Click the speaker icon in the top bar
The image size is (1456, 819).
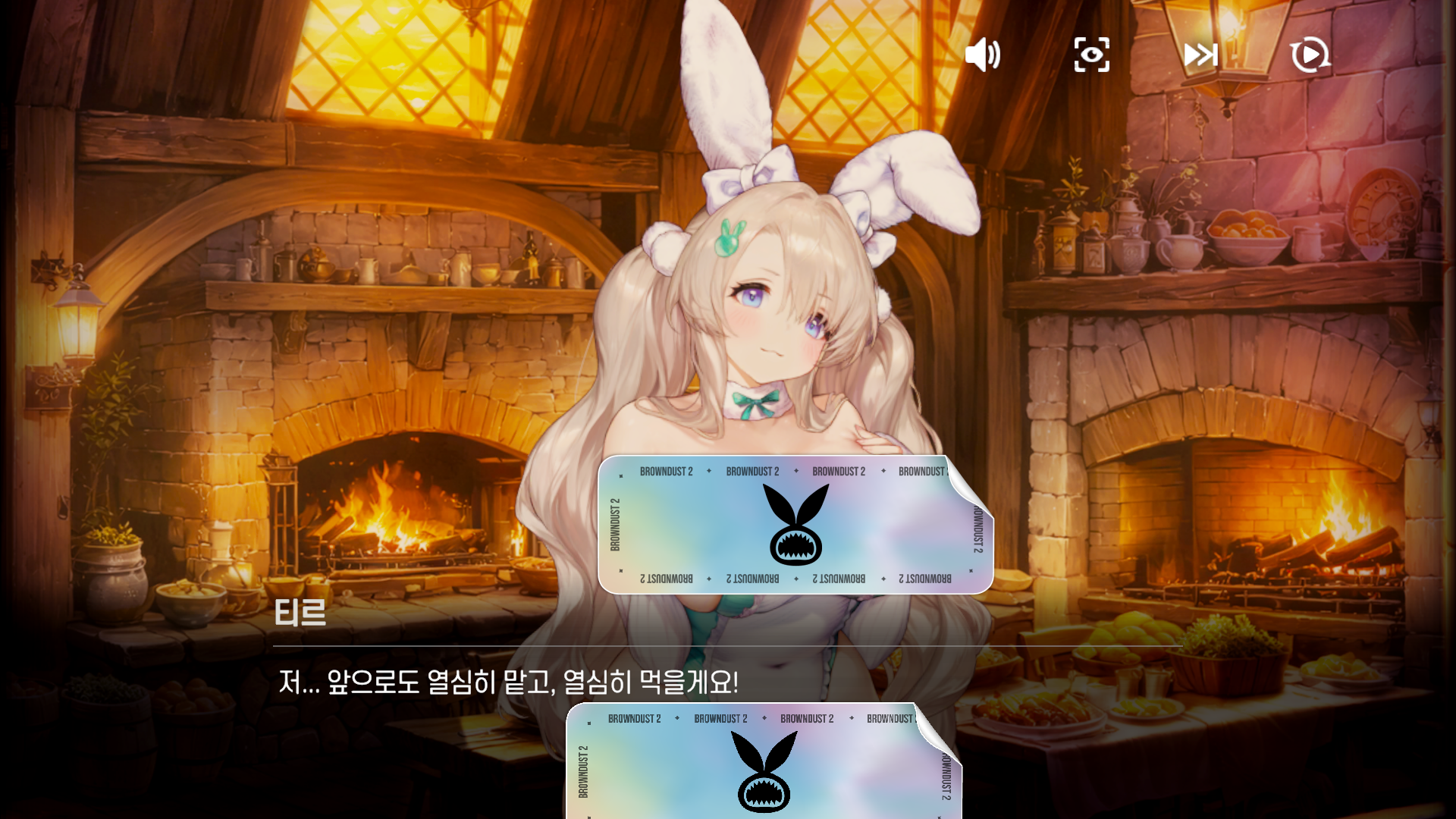[983, 55]
